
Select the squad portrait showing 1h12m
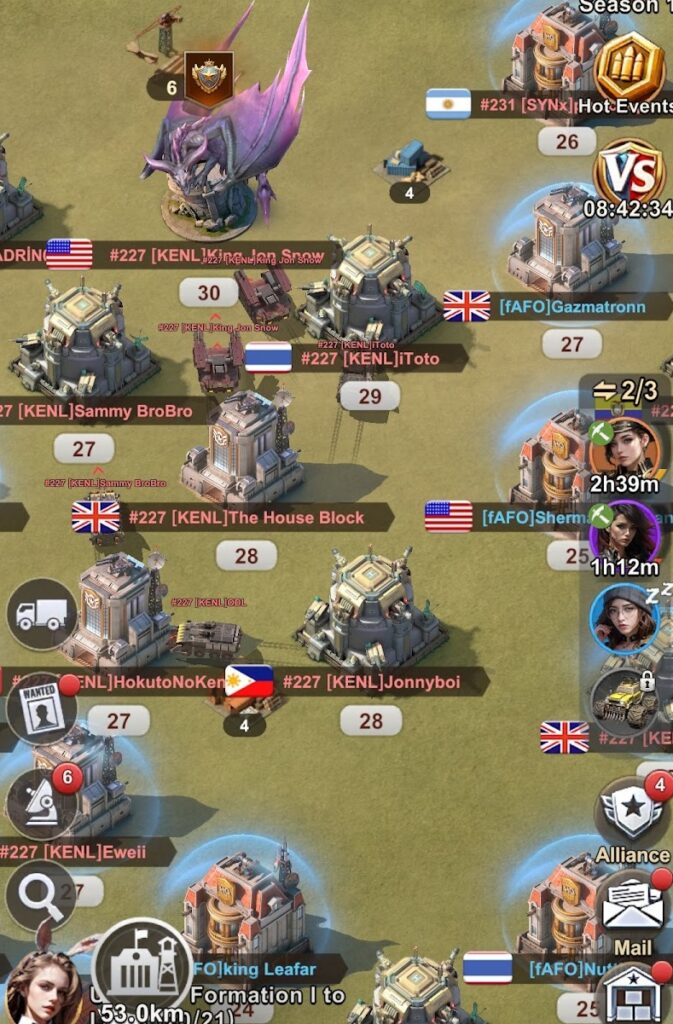tap(625, 532)
